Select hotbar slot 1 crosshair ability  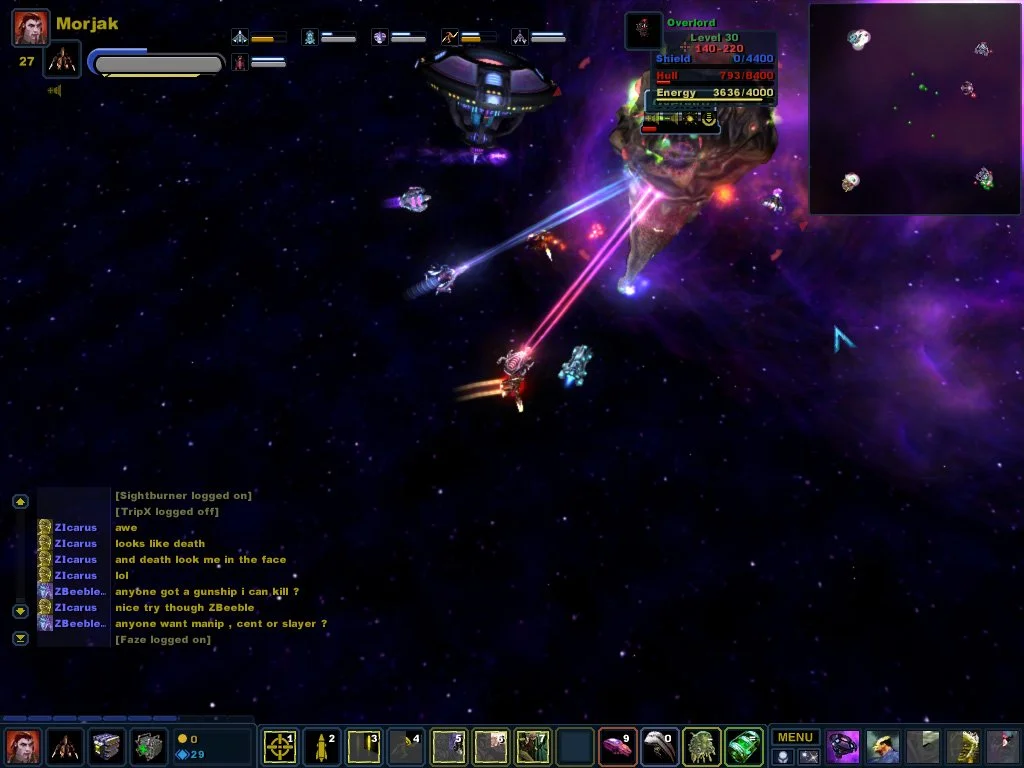click(279, 747)
